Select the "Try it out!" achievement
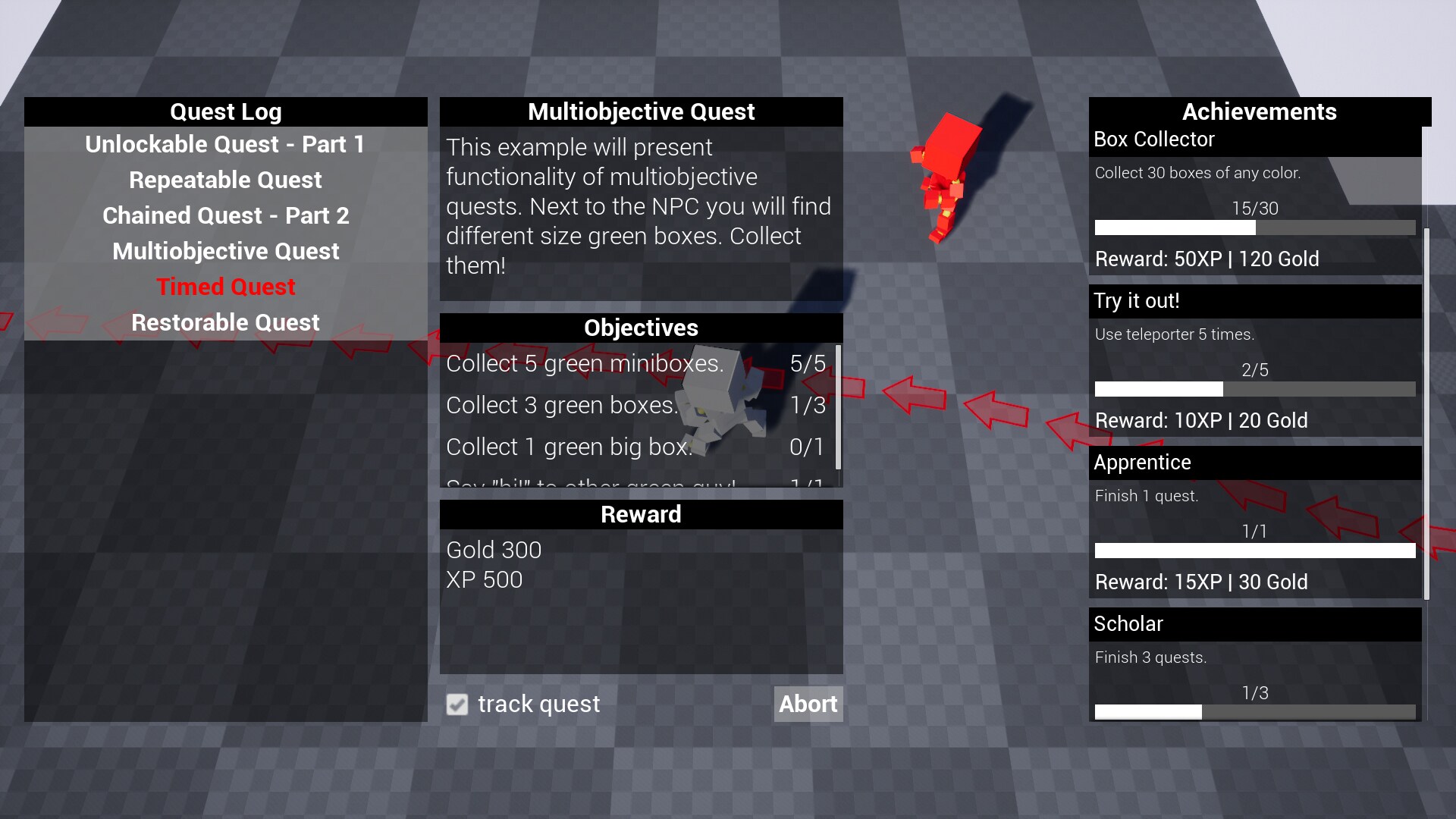This screenshot has height=819, width=1456. click(x=1255, y=301)
